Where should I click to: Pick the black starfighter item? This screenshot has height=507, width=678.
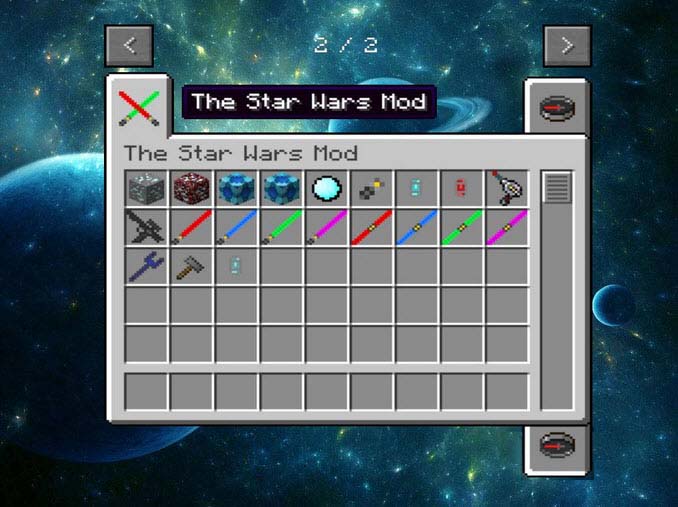pos(146,227)
